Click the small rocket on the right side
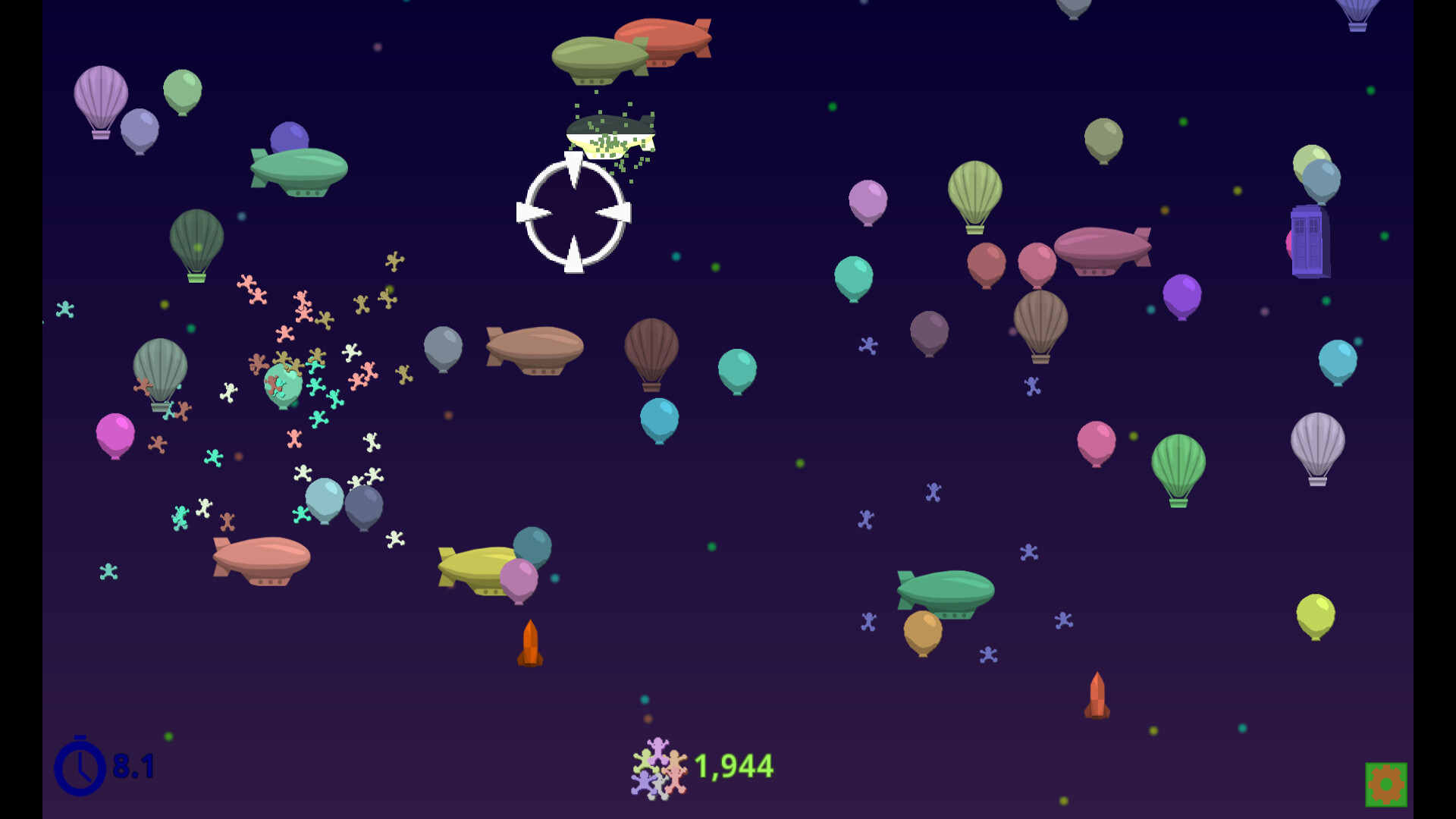 [1097, 695]
